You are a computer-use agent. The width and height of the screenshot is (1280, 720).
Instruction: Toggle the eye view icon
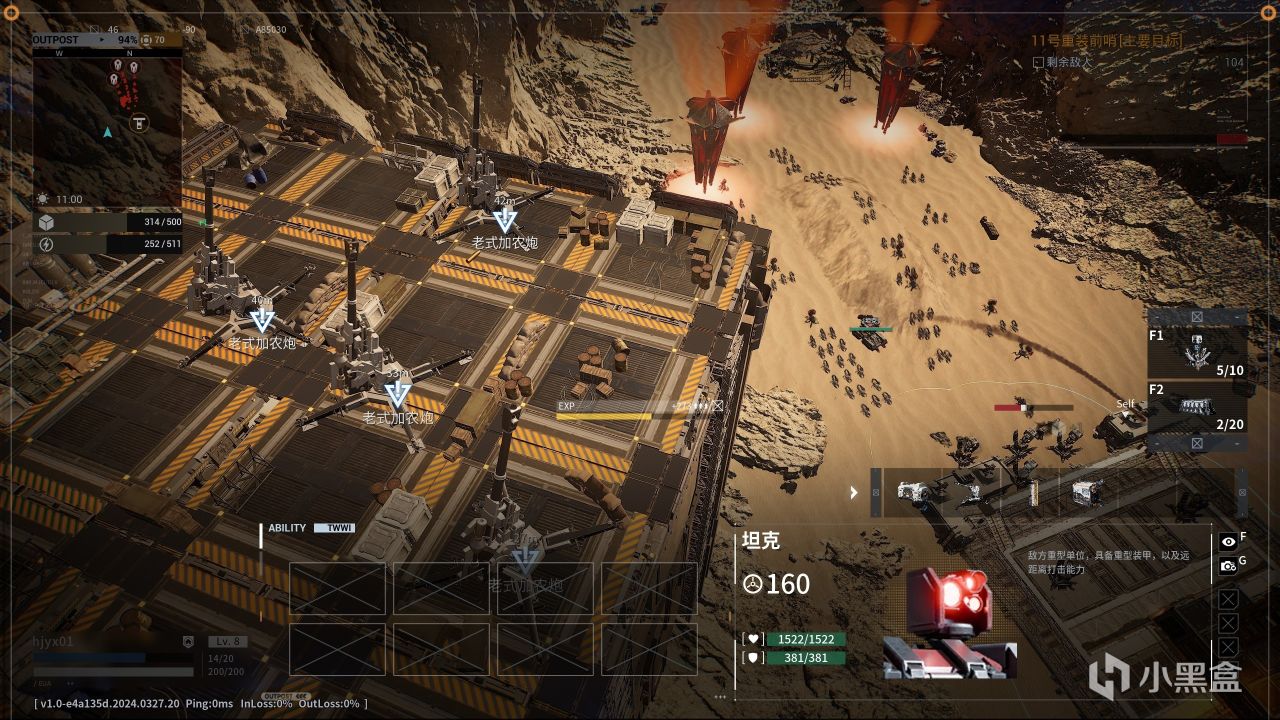(1228, 541)
